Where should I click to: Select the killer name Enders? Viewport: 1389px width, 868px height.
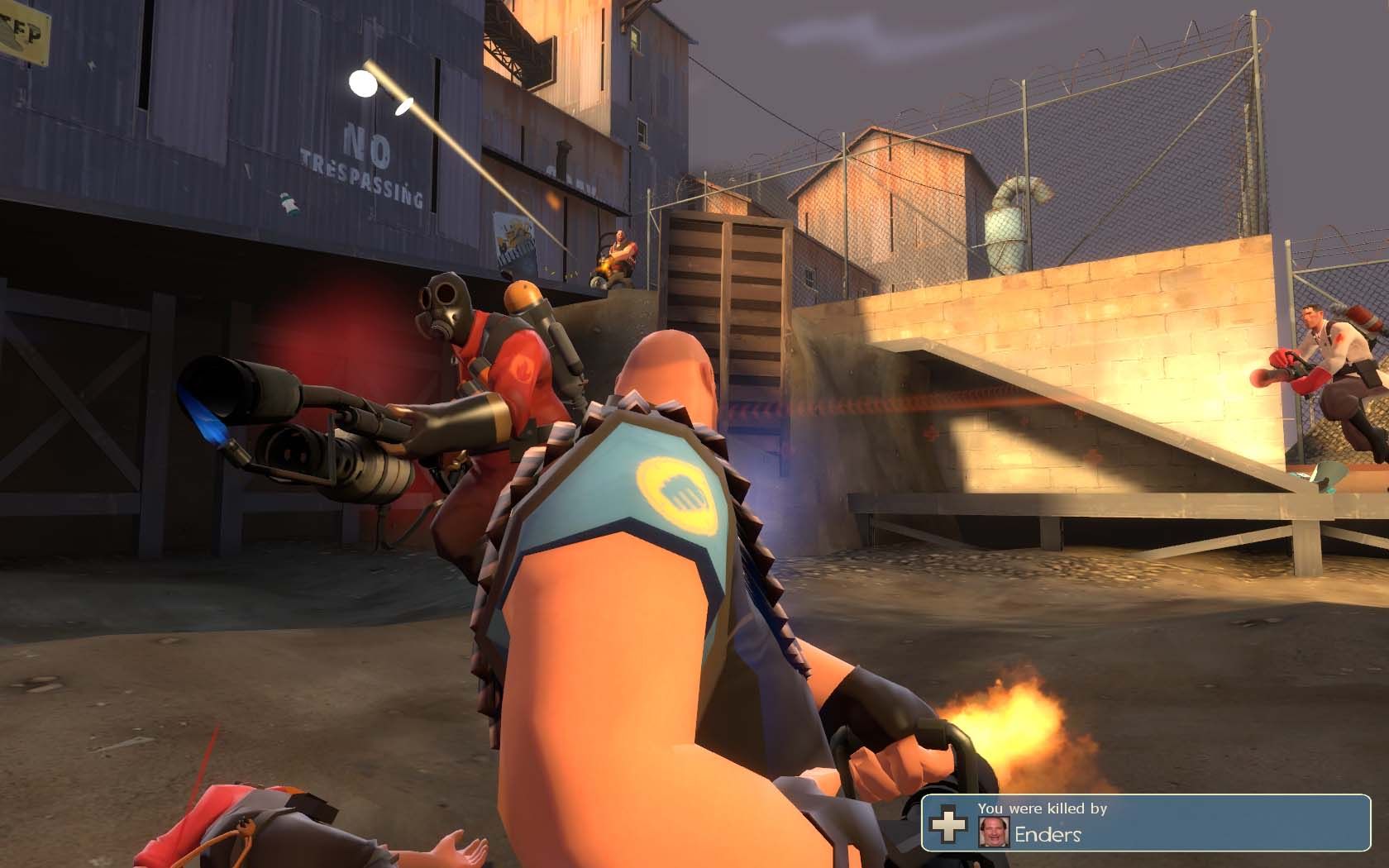1048,834
